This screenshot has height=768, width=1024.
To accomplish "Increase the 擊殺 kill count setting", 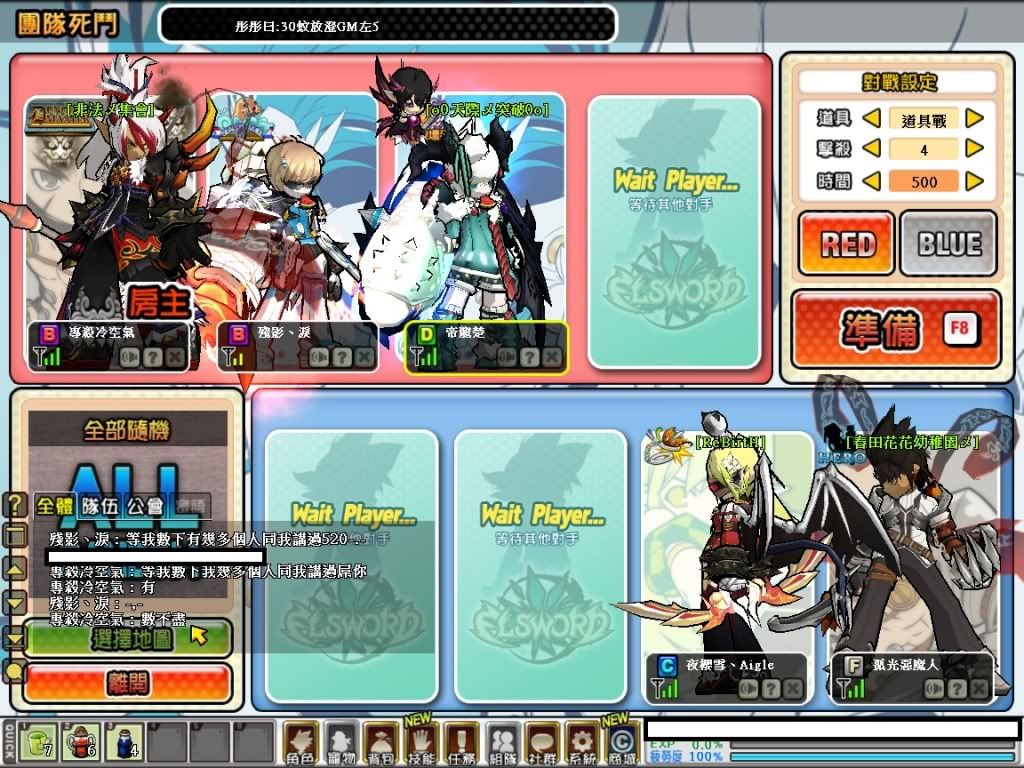I will tap(974, 149).
